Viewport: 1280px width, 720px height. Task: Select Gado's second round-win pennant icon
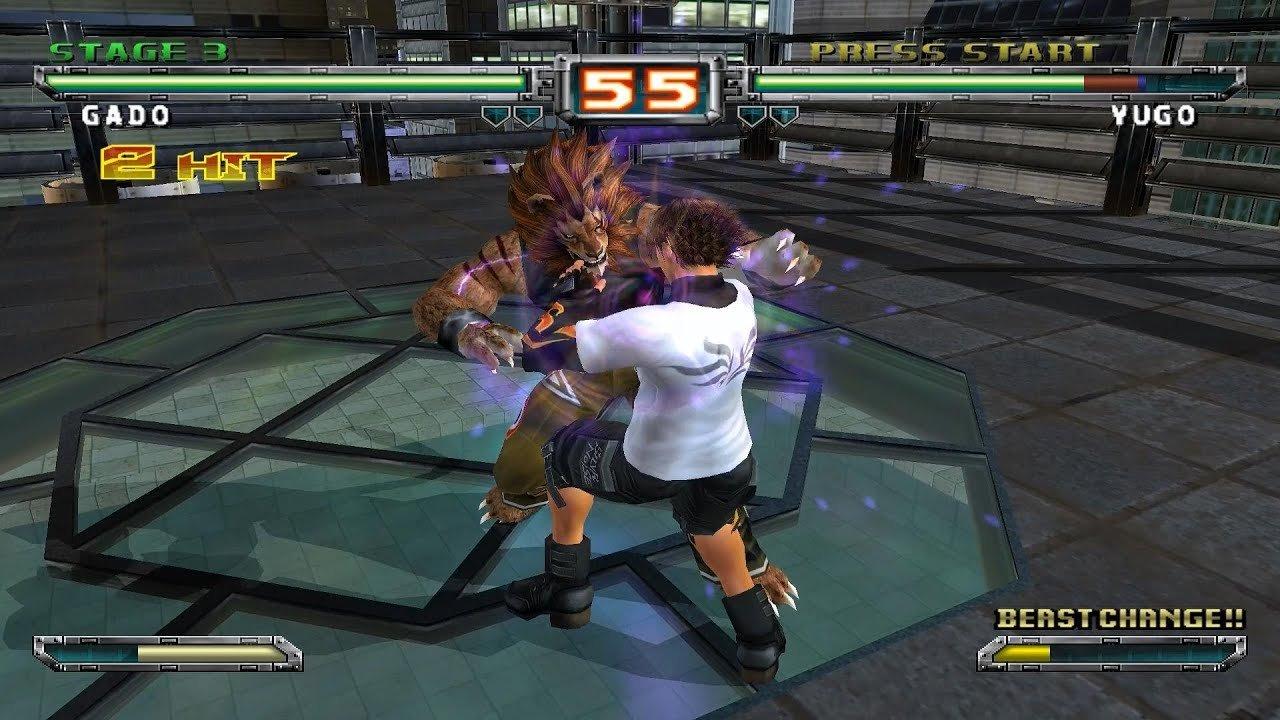[527, 114]
